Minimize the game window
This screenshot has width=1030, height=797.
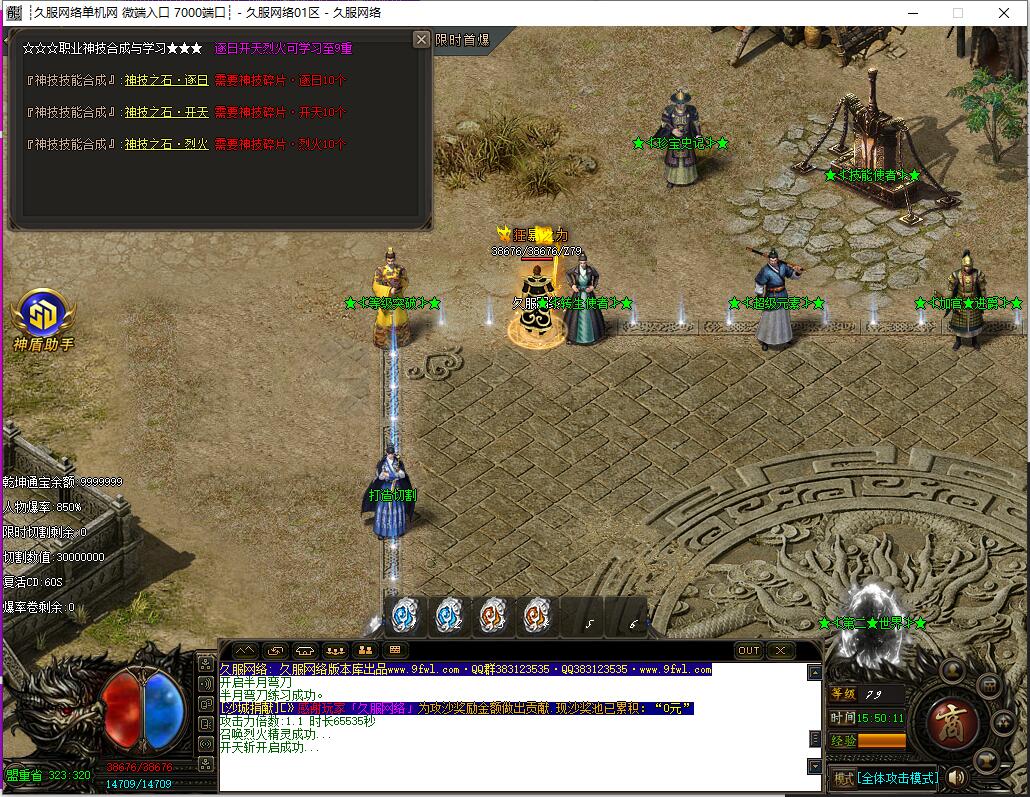(x=912, y=13)
